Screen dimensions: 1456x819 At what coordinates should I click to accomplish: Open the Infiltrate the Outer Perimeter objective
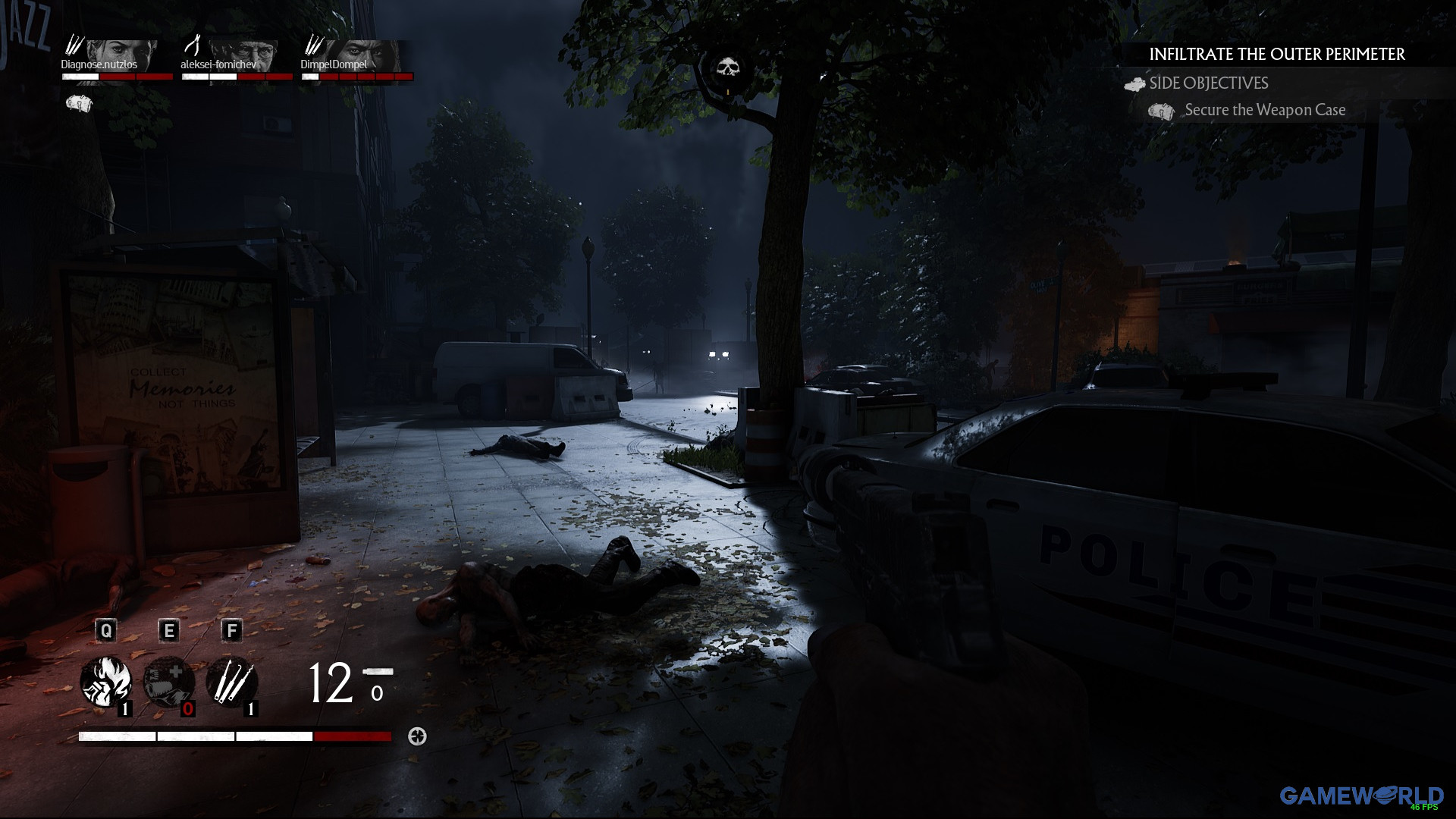(1277, 55)
